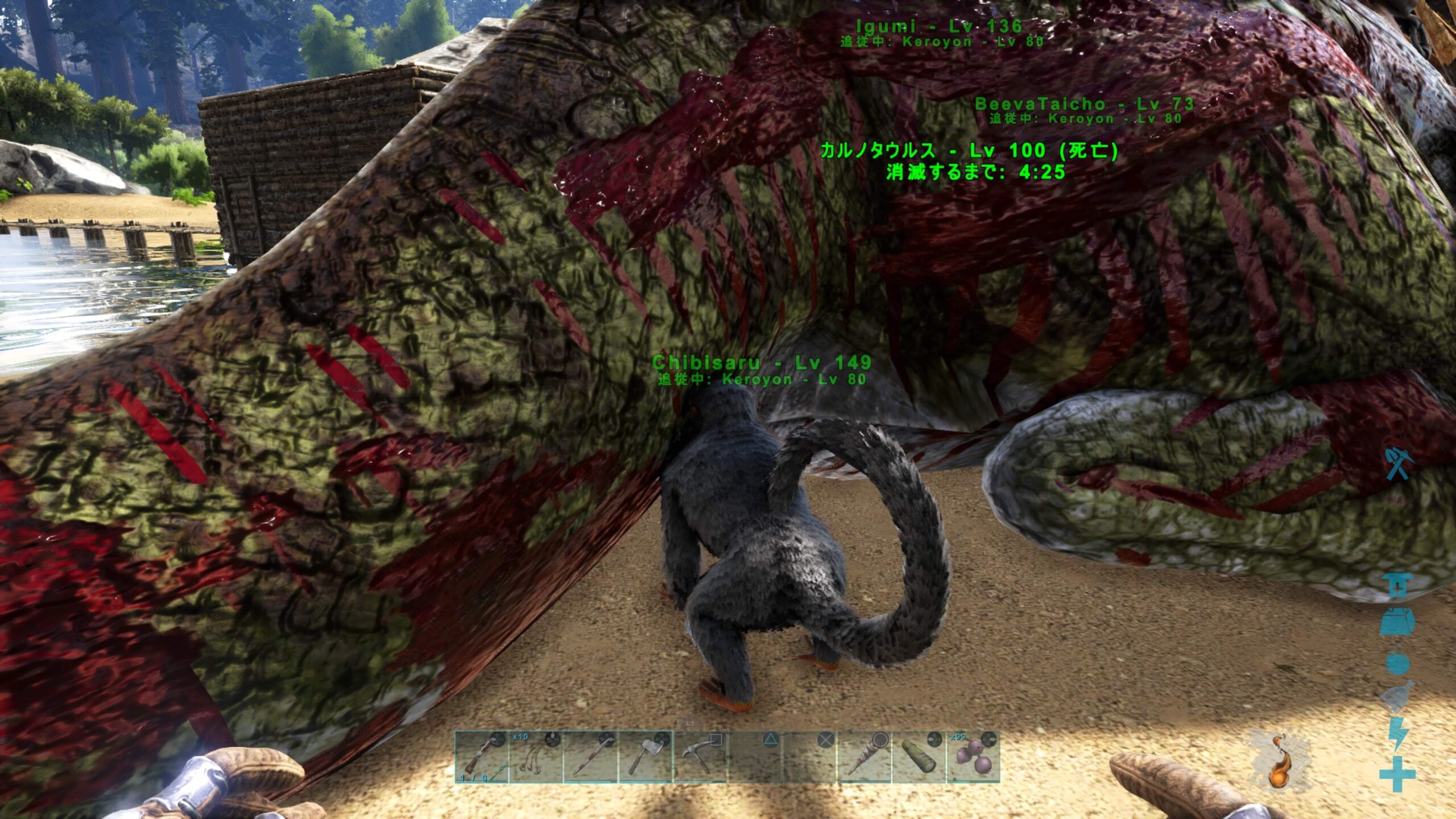1456x819 pixels.
Task: Select the rolled green bundle slot
Action: [918, 757]
